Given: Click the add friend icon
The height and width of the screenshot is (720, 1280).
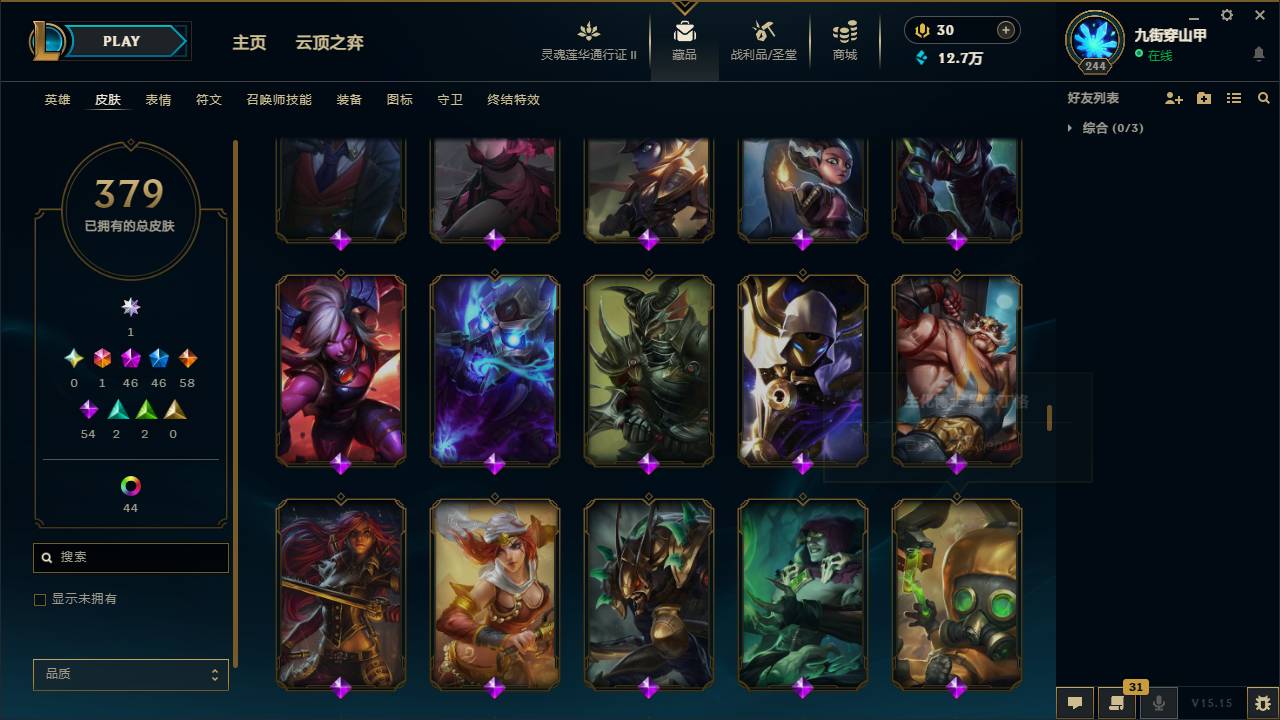Looking at the screenshot, I should [x=1172, y=97].
